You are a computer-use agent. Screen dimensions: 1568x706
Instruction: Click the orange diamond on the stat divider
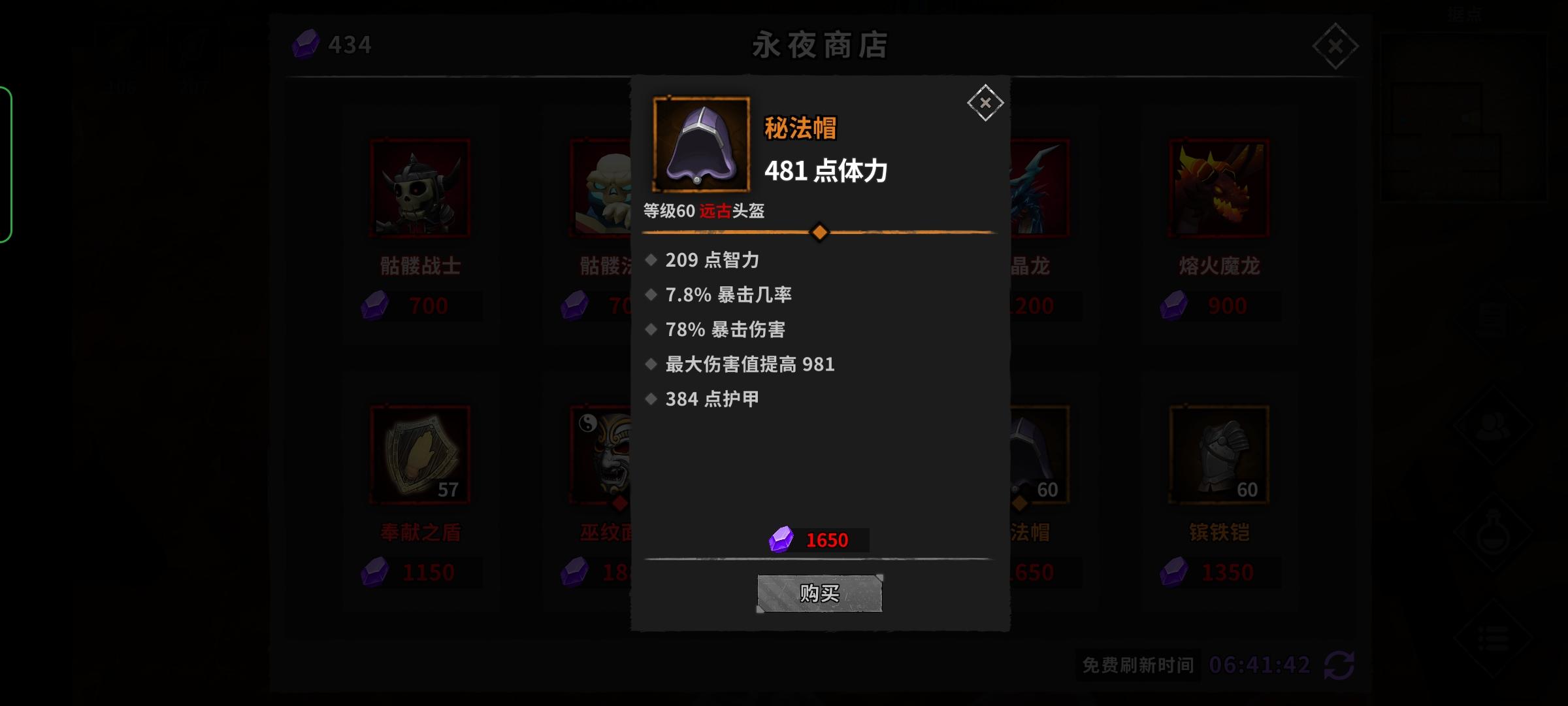(821, 231)
